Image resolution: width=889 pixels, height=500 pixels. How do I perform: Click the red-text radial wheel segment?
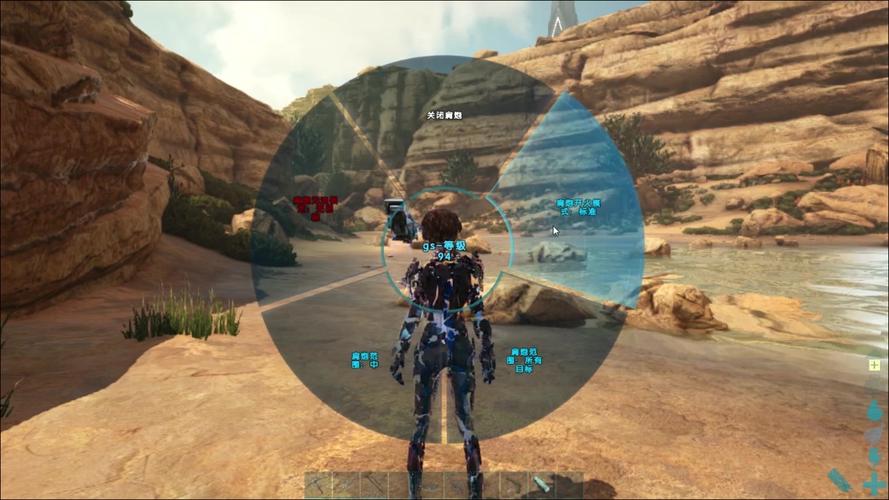tap(315, 206)
